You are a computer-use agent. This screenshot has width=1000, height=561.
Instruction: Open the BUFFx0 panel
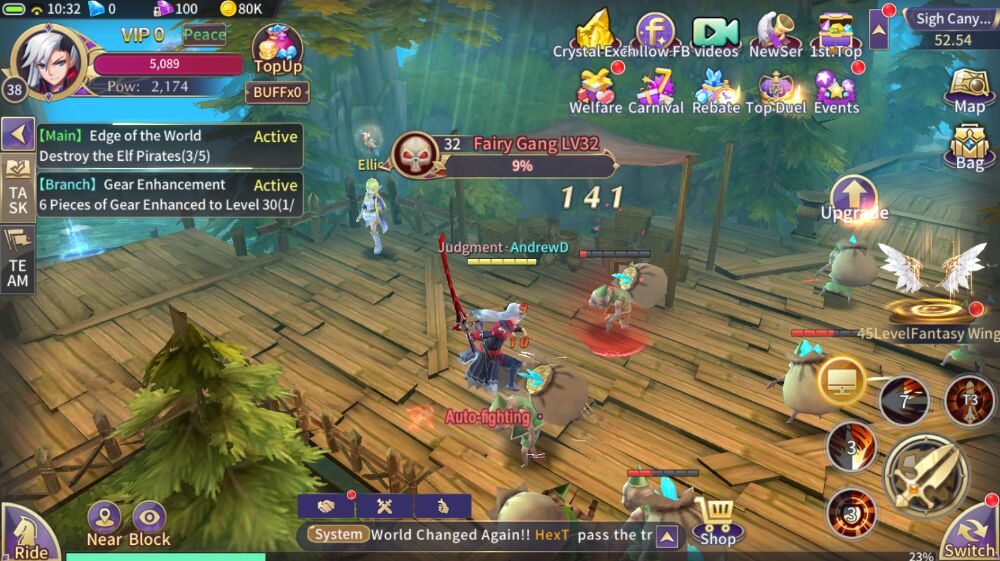pyautogui.click(x=277, y=92)
